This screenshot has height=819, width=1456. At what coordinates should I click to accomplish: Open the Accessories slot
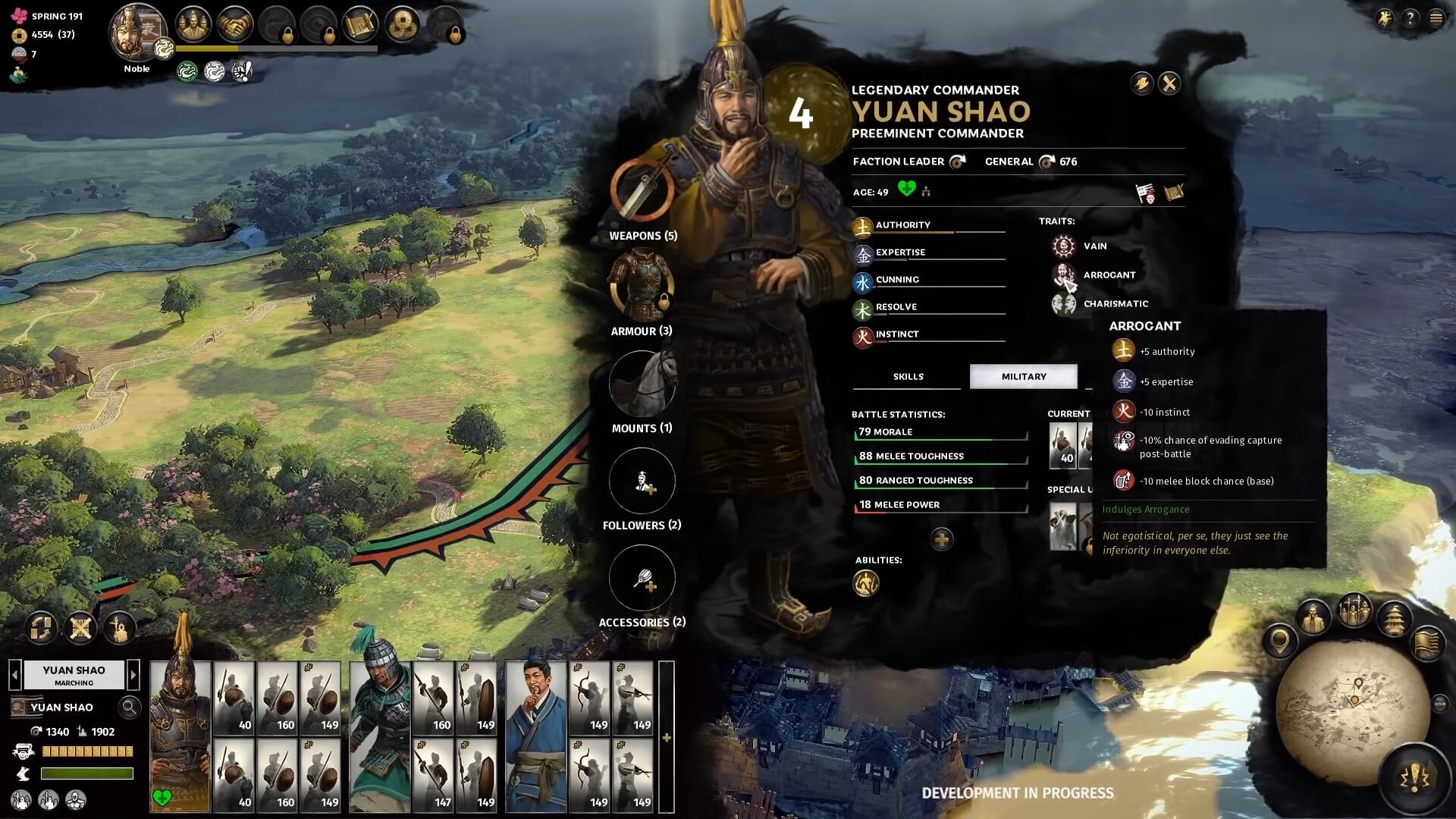(x=642, y=578)
